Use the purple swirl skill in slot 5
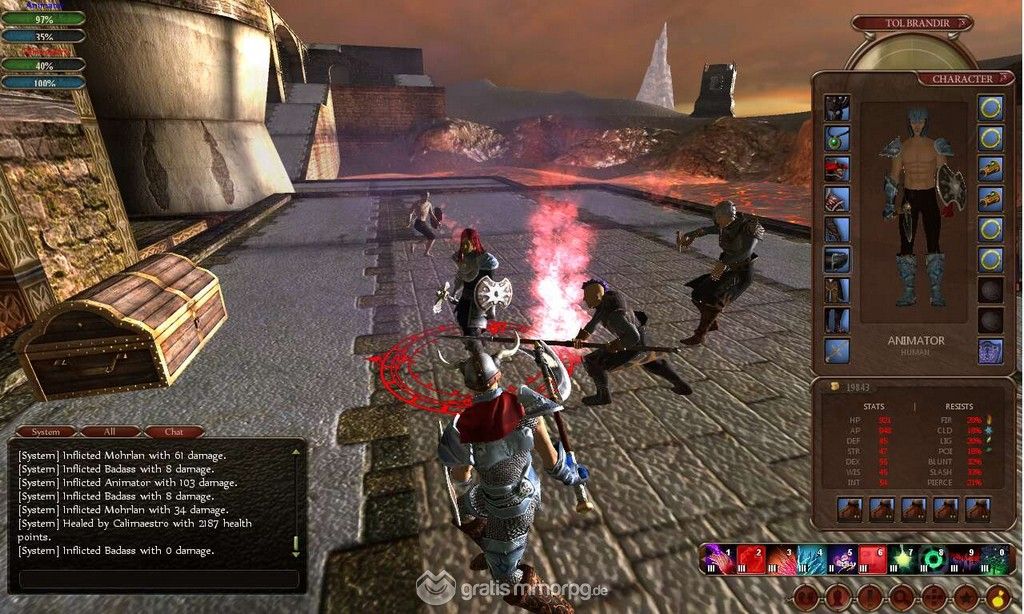This screenshot has height=614, width=1024. 838,559
